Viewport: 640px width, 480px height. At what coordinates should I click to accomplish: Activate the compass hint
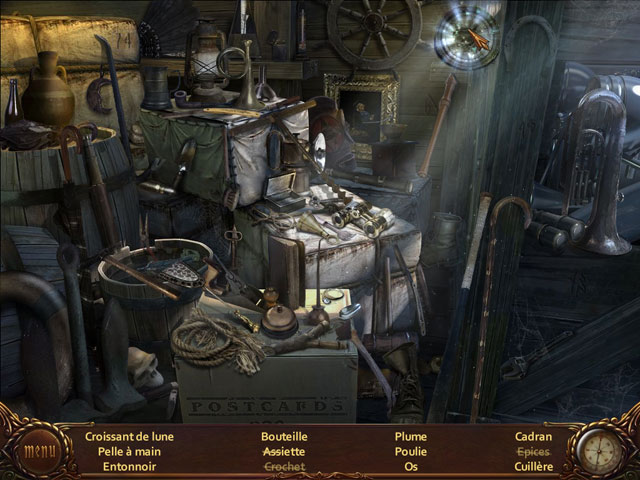(600, 449)
